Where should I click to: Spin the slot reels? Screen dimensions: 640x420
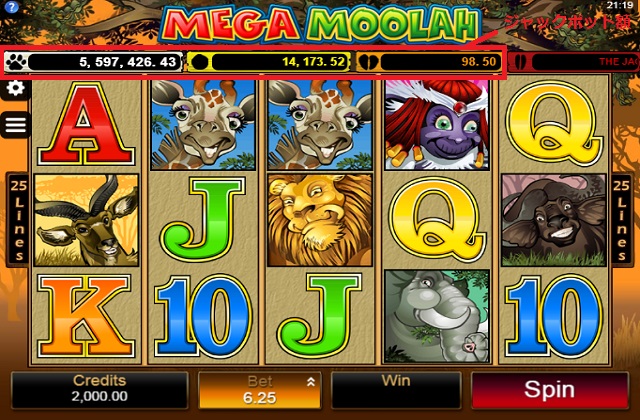[x=549, y=390]
